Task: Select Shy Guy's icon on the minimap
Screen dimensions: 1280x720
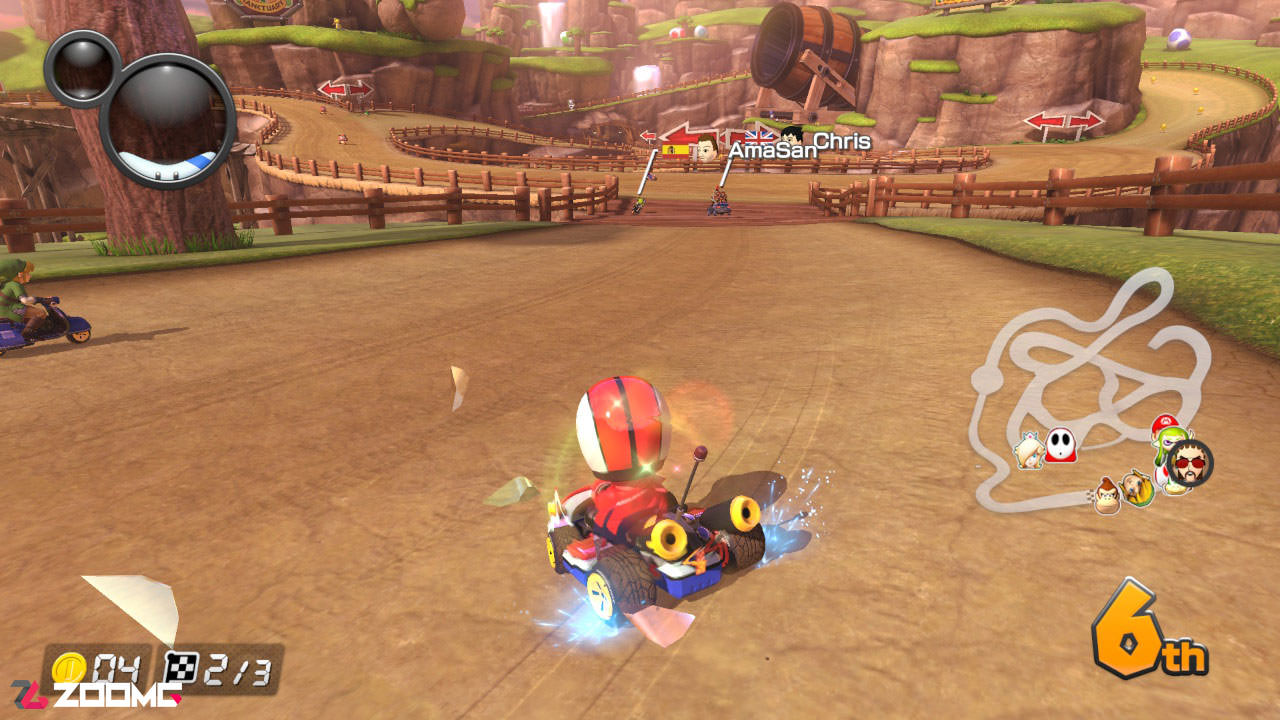Action: point(1061,444)
